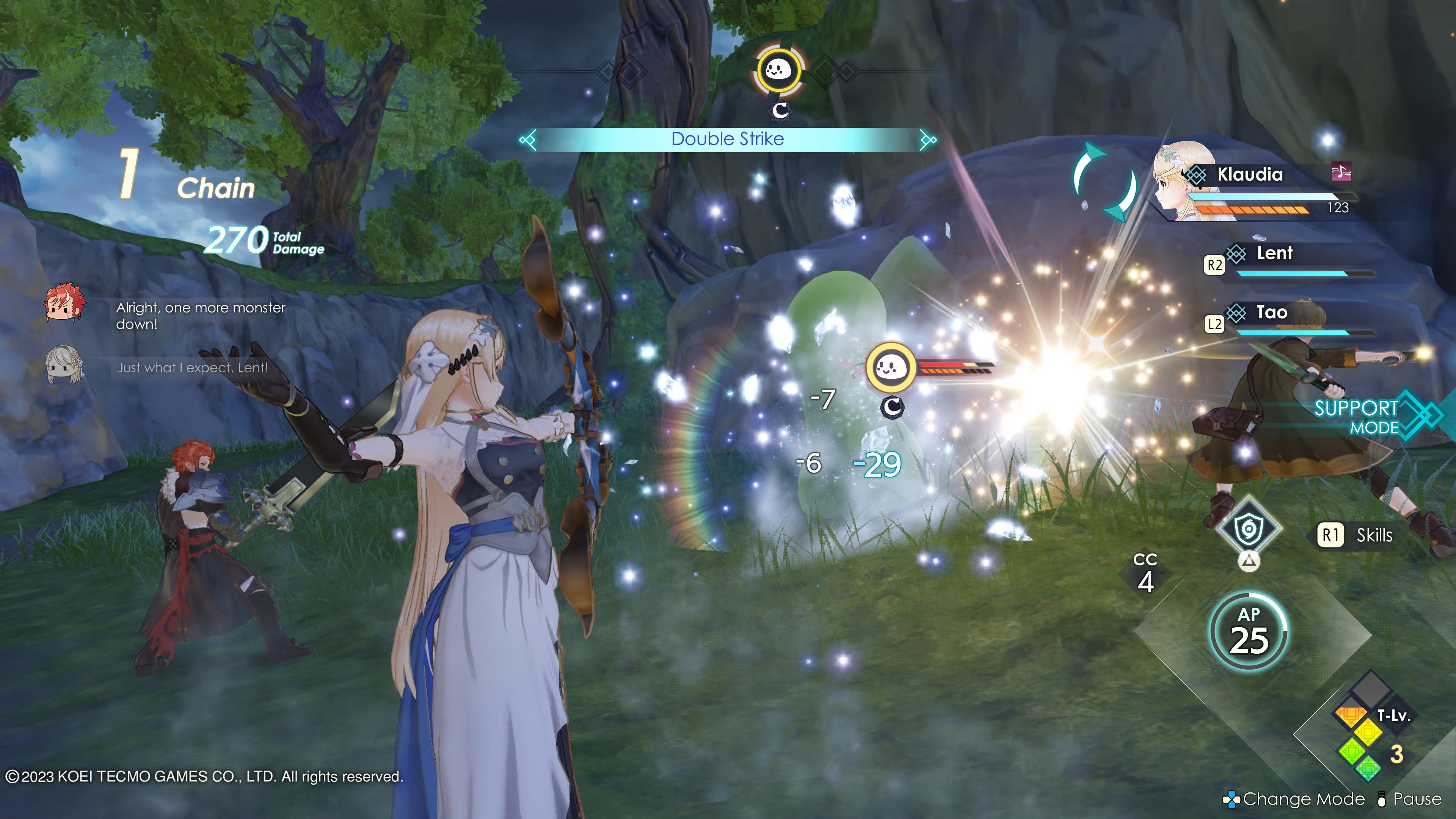Viewport: 1456px width, 819px height.
Task: Click the Change Mode option
Action: [1294, 799]
